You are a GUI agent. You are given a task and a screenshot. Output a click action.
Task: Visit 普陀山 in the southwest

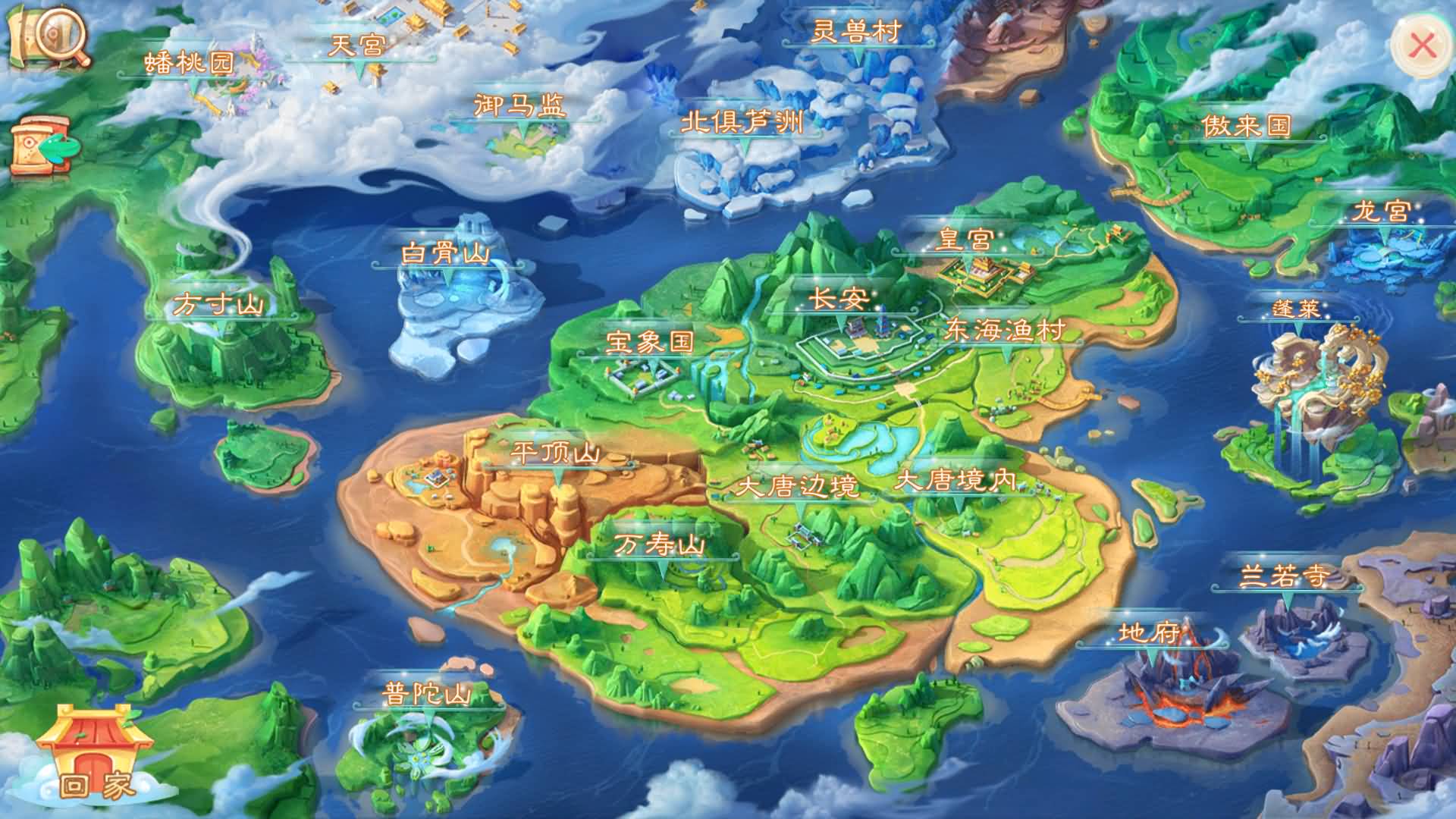[427, 692]
